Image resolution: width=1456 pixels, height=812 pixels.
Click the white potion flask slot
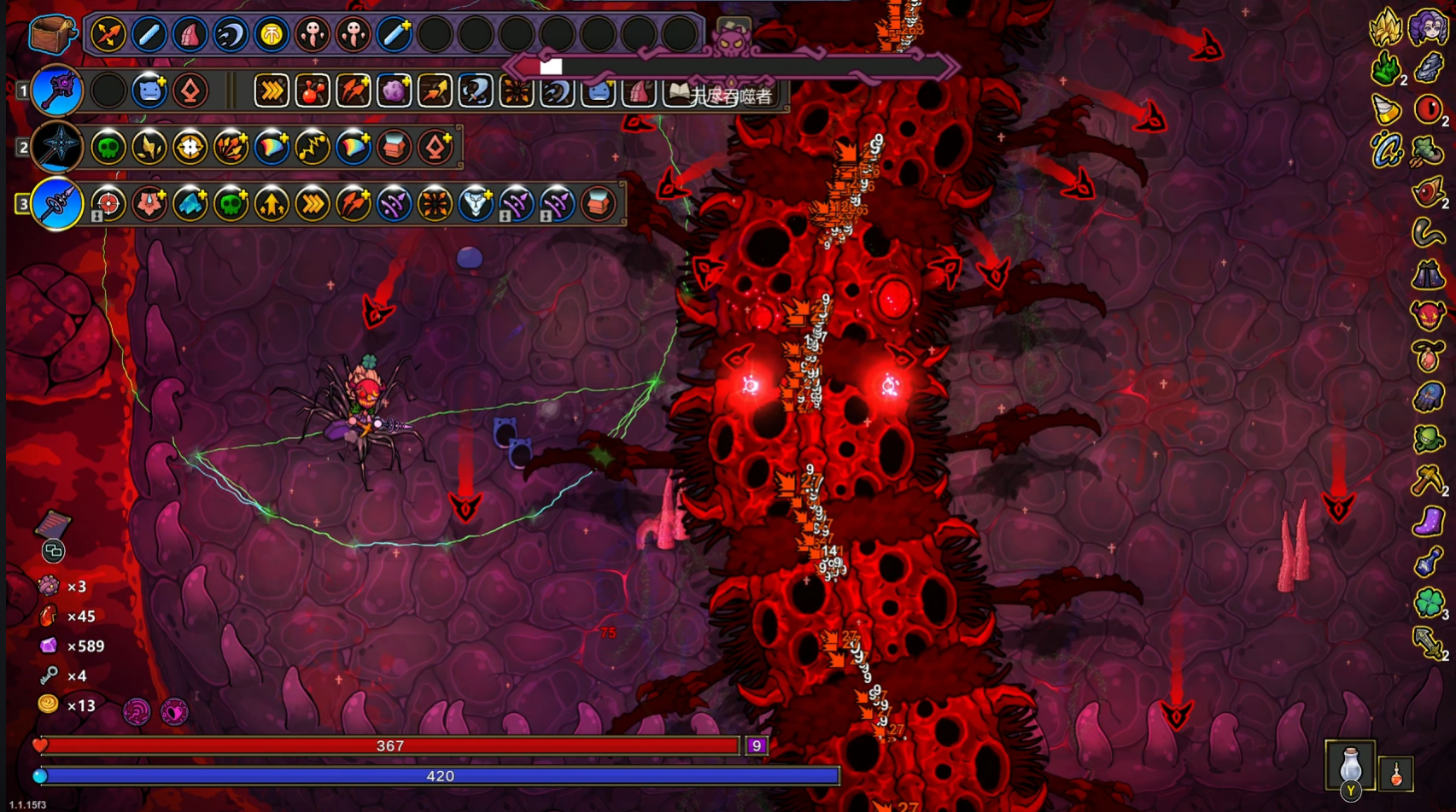(x=1350, y=764)
